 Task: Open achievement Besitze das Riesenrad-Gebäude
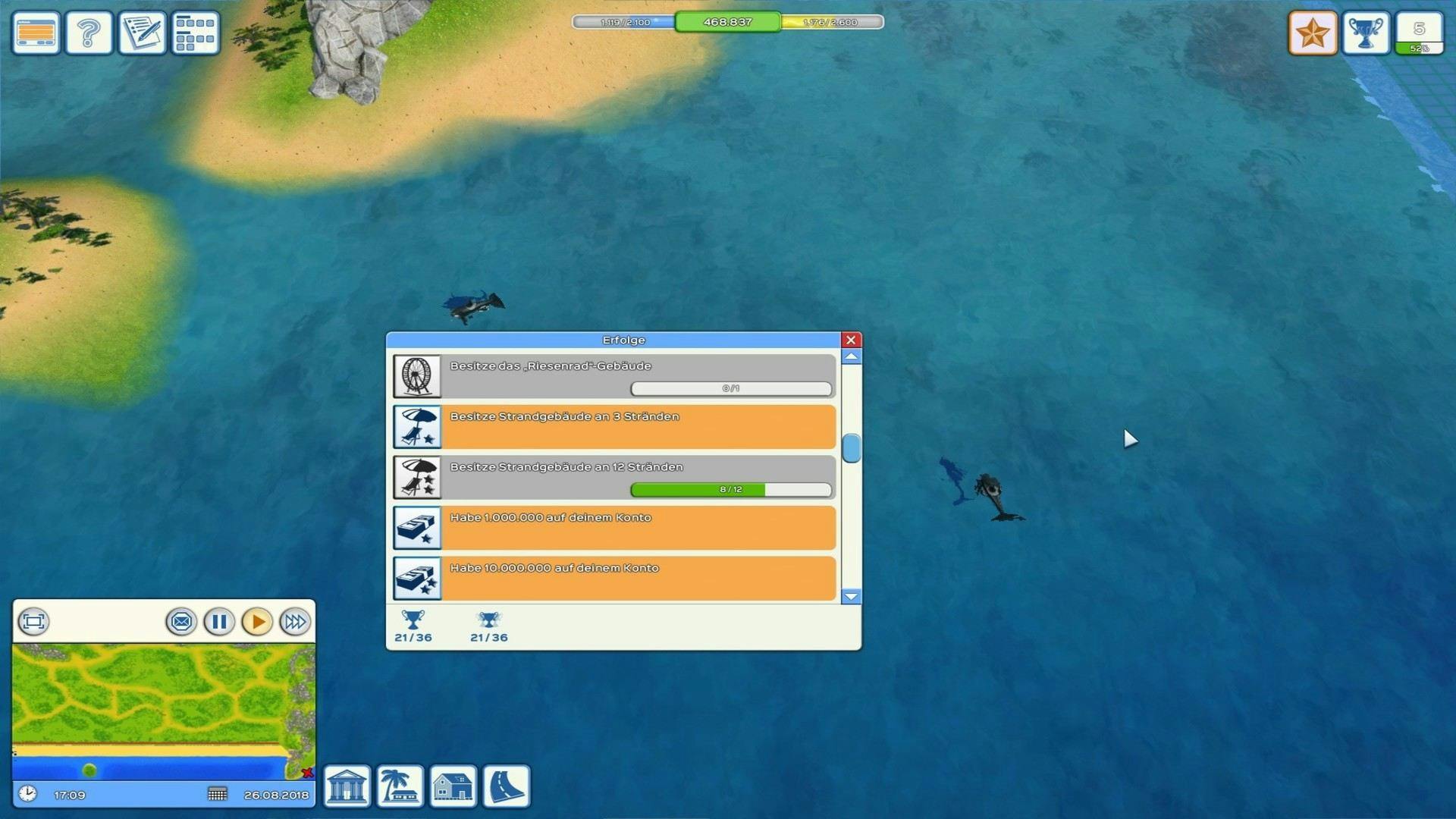(614, 376)
